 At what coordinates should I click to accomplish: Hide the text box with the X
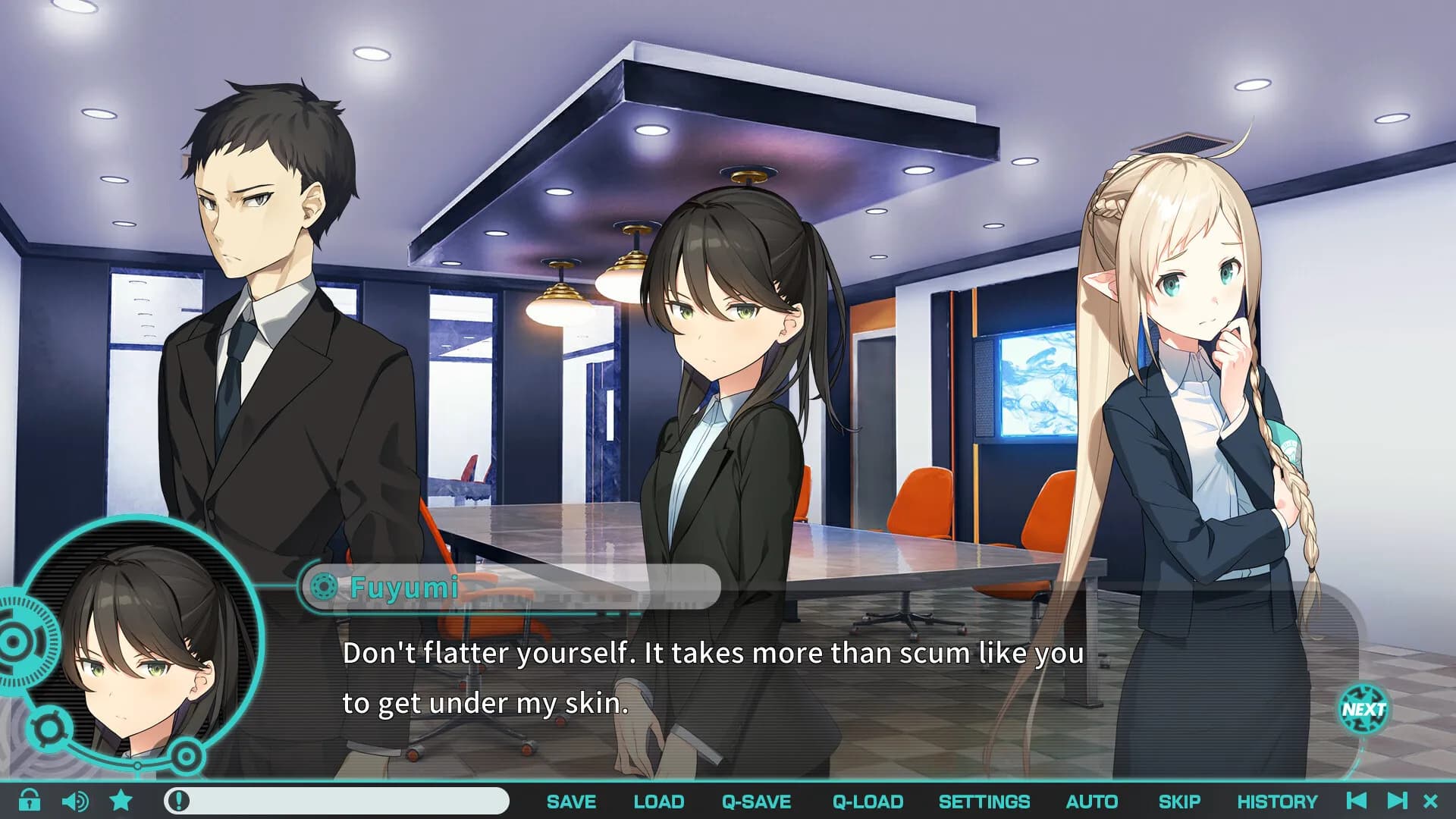pyautogui.click(x=1431, y=801)
